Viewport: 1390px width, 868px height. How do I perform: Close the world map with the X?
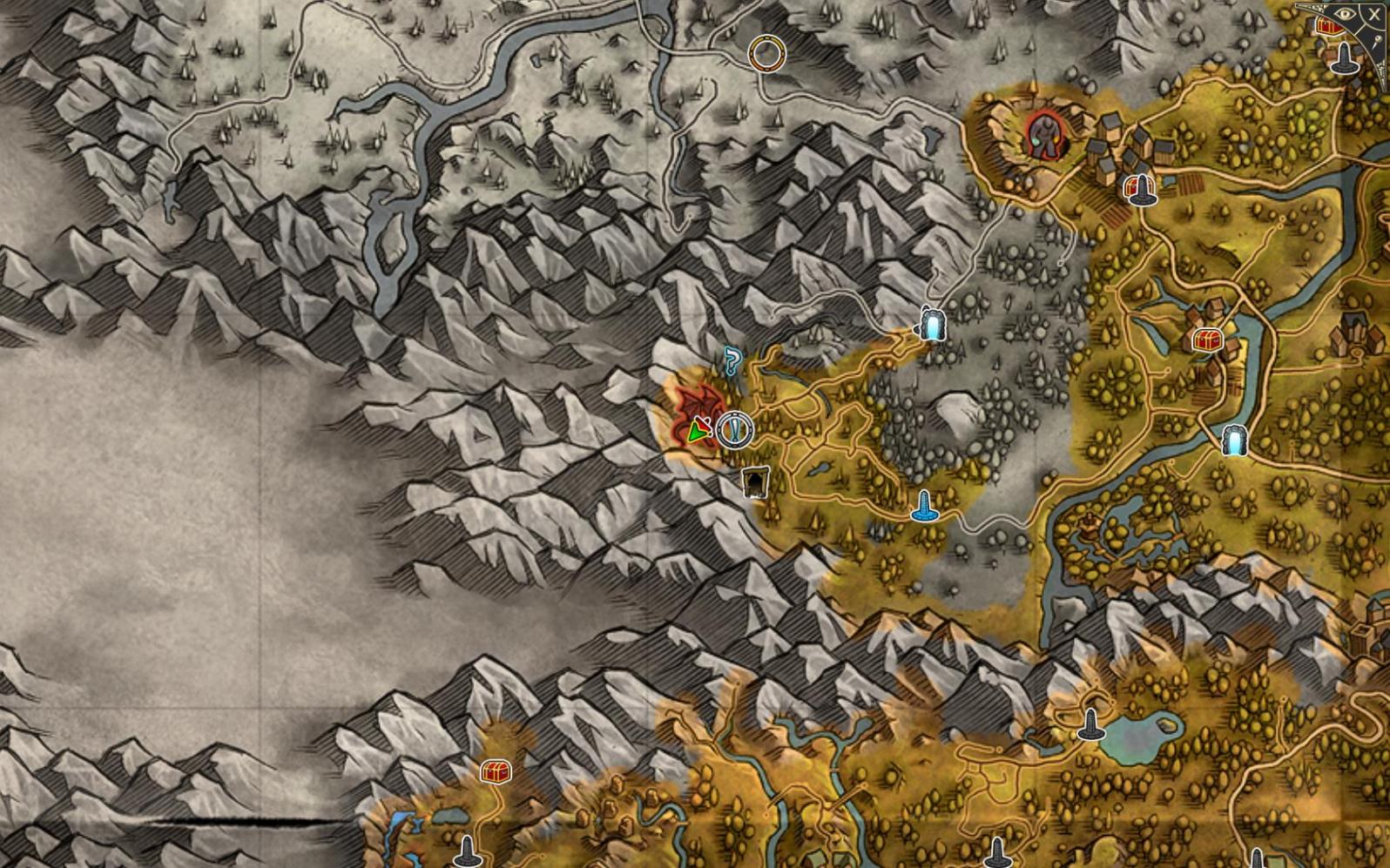1374,14
